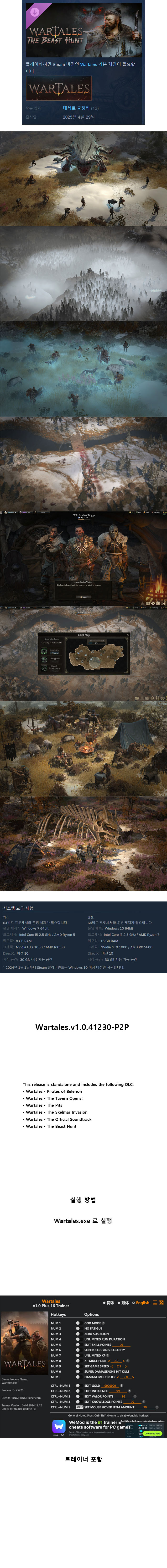Enable Zero Suspicion in the trainer
Viewport: 167px width, 1568px height.
(x=78, y=1334)
